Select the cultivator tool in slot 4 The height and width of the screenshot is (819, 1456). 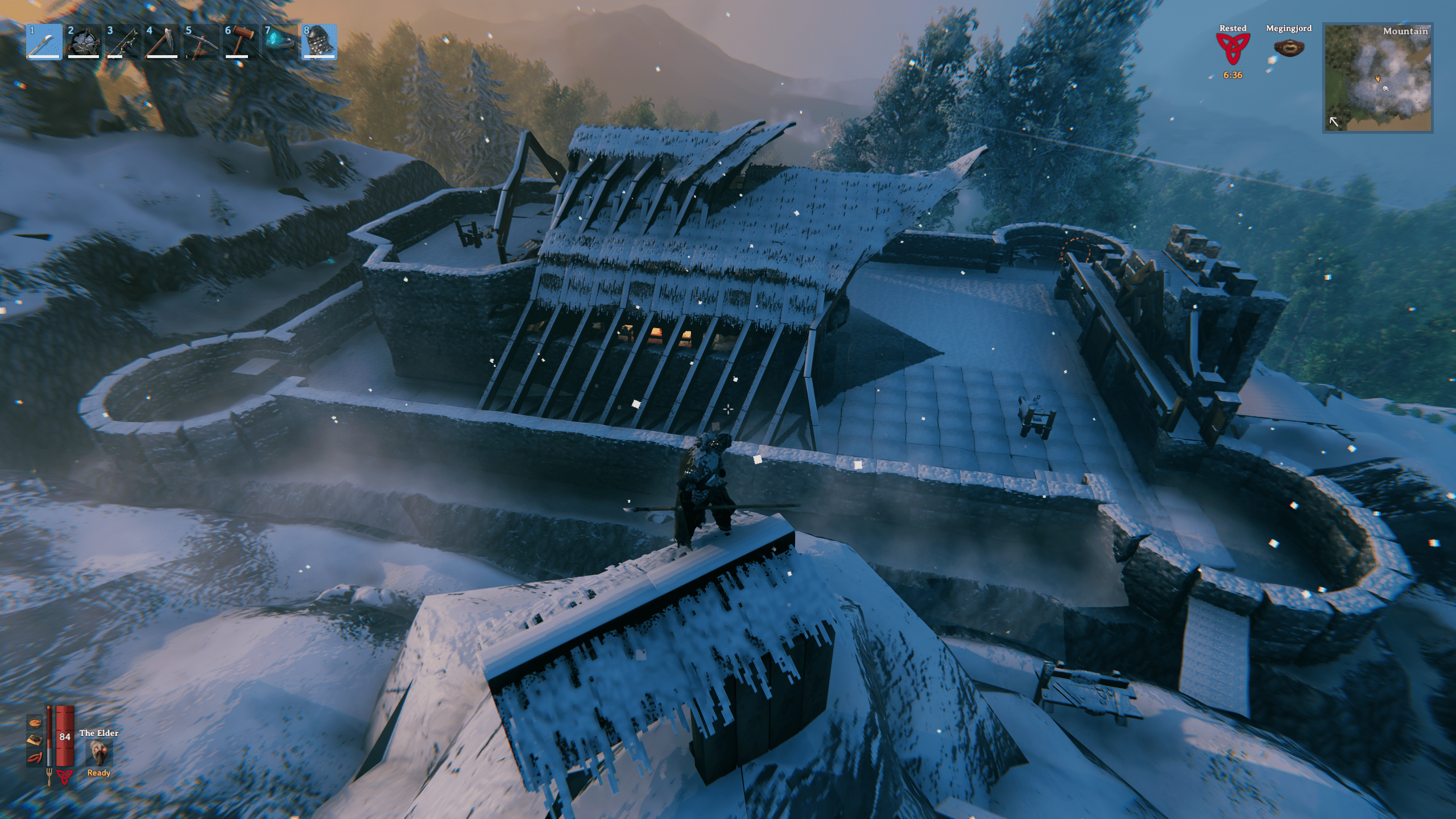point(162,42)
